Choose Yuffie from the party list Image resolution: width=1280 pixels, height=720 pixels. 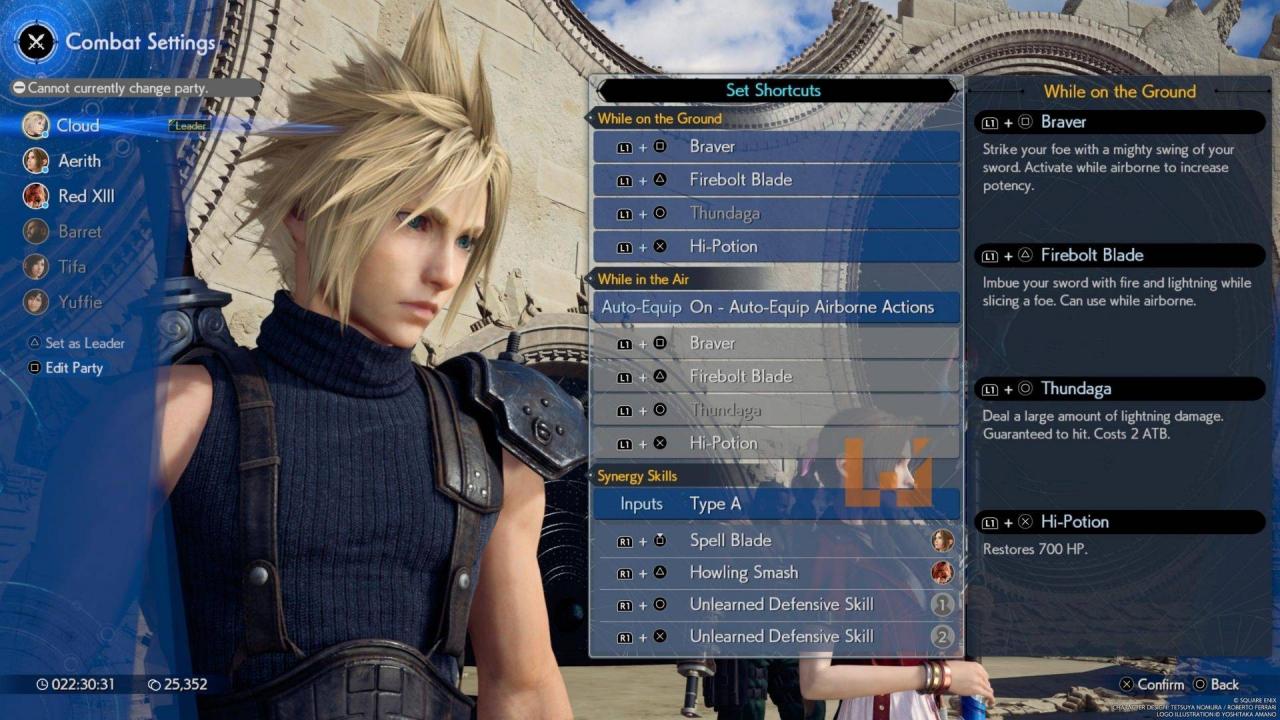(79, 301)
